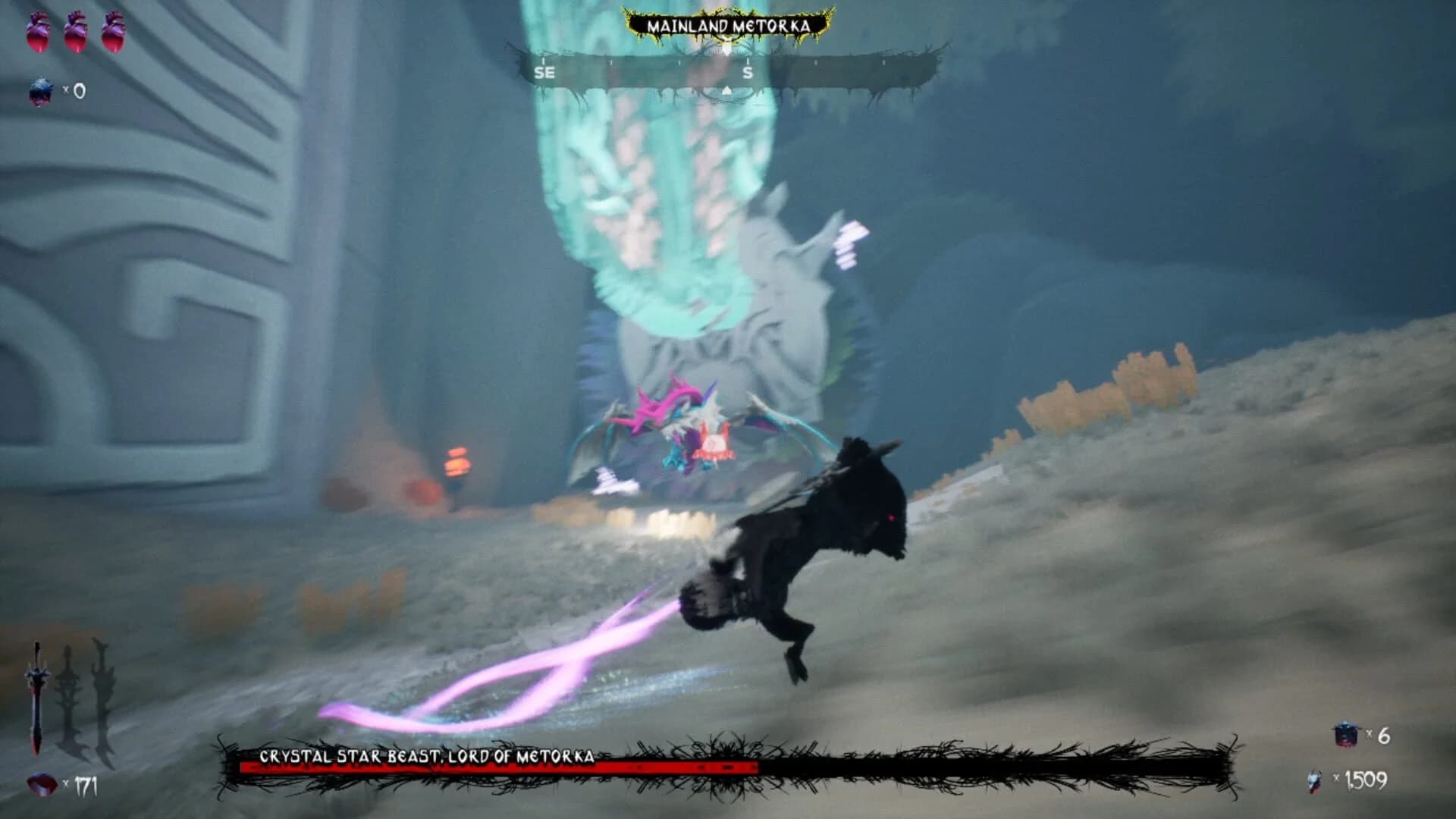
Task: Click the Mainland Metorka title banner
Action: tap(728, 24)
